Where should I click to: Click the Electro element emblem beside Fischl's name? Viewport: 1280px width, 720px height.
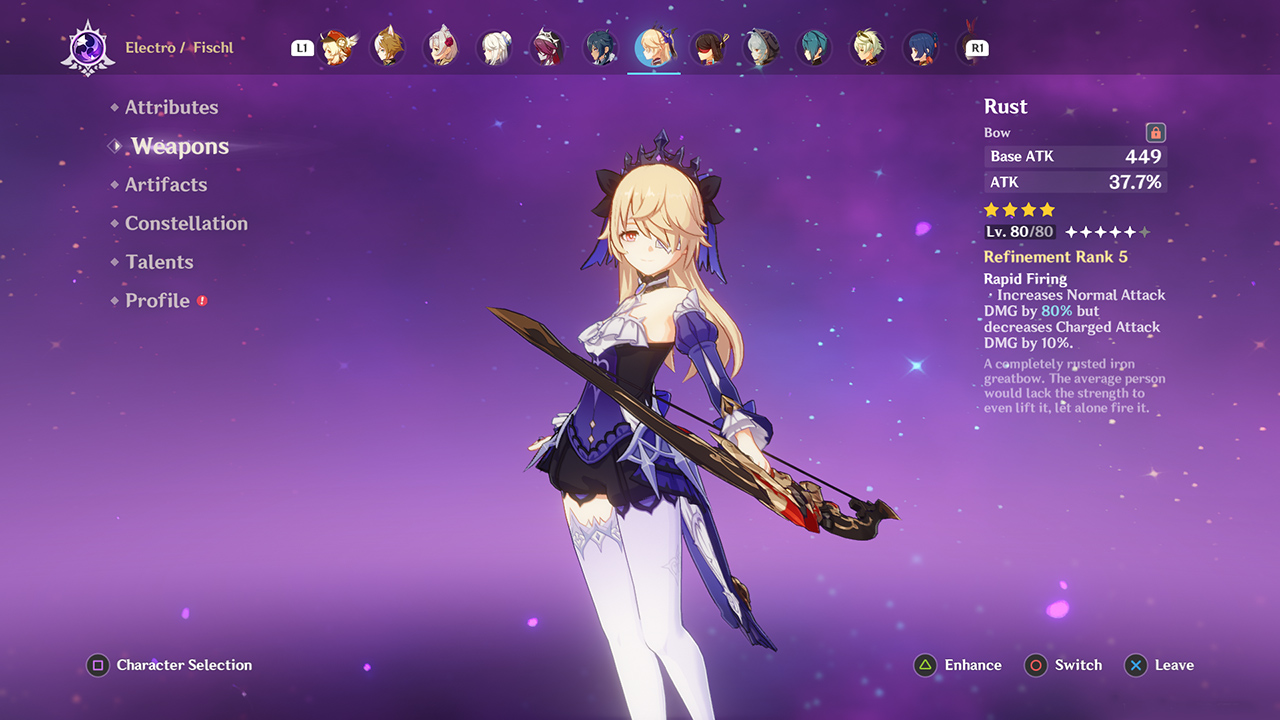[x=88, y=46]
